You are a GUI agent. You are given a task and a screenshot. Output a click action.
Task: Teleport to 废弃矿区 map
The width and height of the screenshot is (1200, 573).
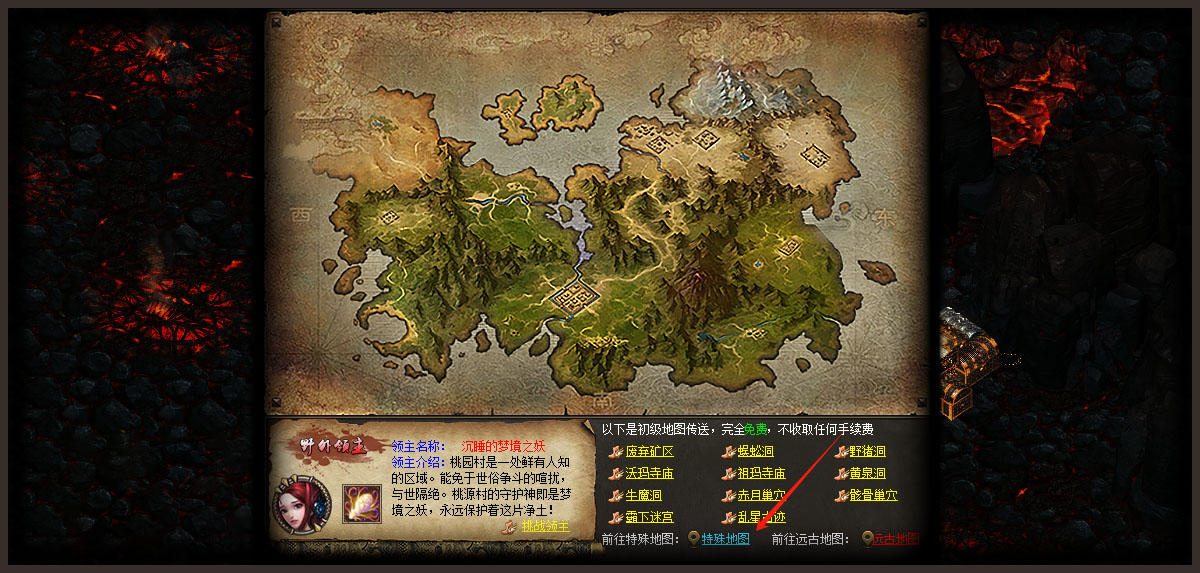point(649,452)
